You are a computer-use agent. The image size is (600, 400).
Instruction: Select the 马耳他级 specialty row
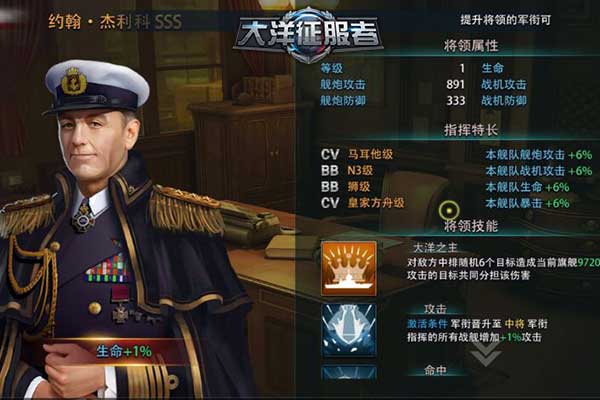(x=445, y=155)
